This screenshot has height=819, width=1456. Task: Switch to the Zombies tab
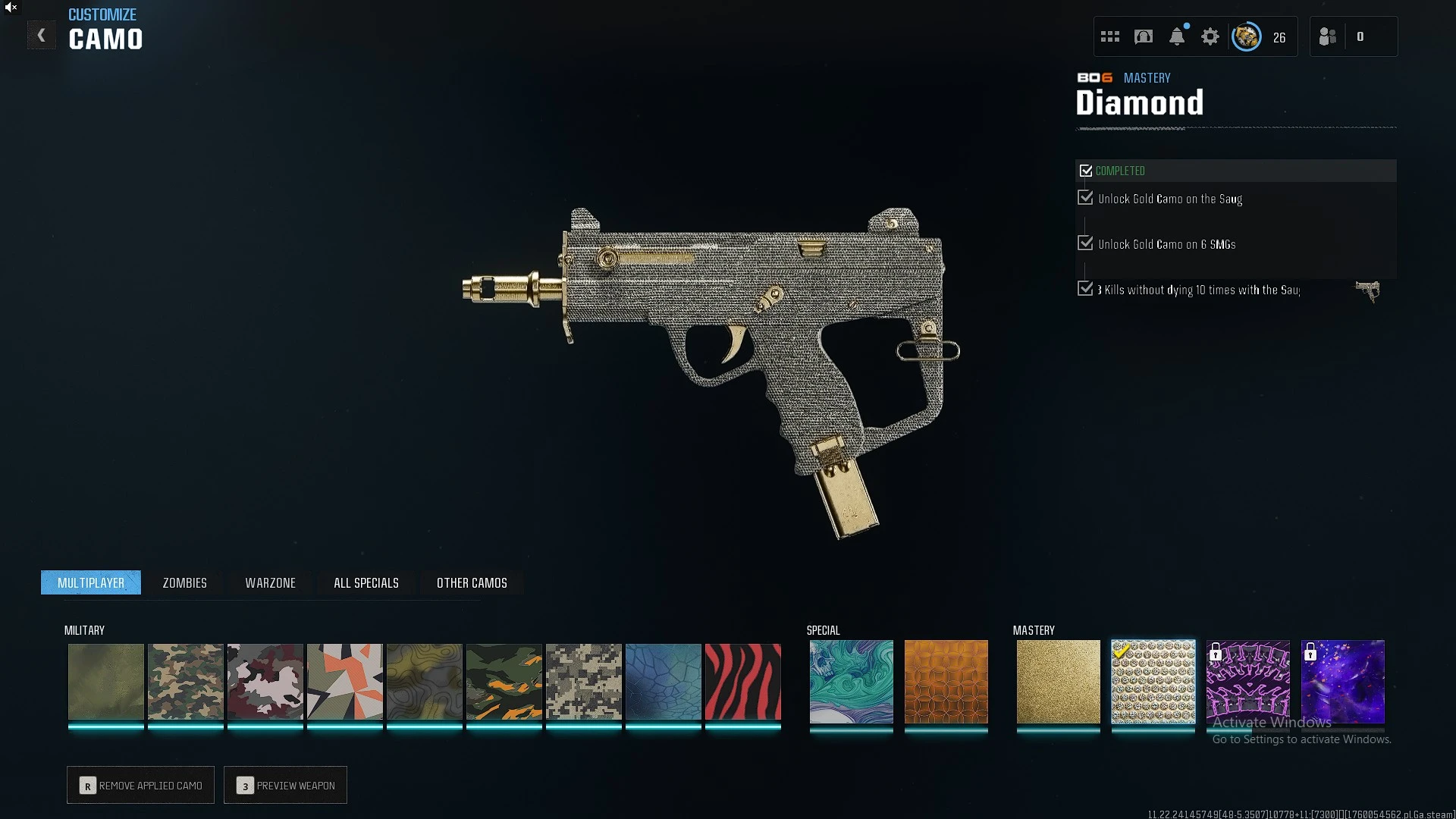184,582
